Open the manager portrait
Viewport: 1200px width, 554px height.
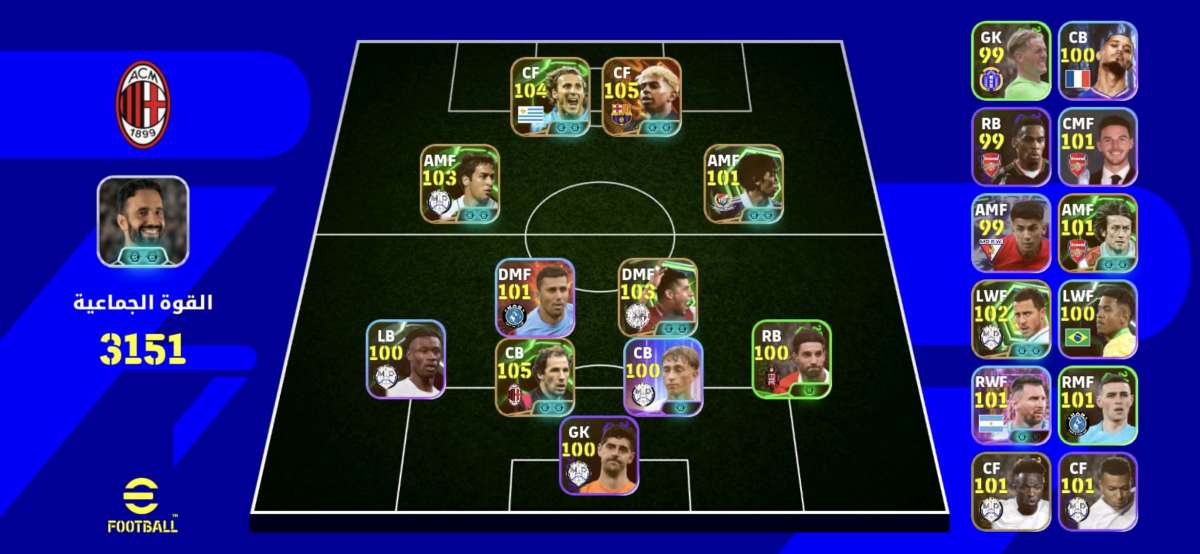click(x=143, y=221)
